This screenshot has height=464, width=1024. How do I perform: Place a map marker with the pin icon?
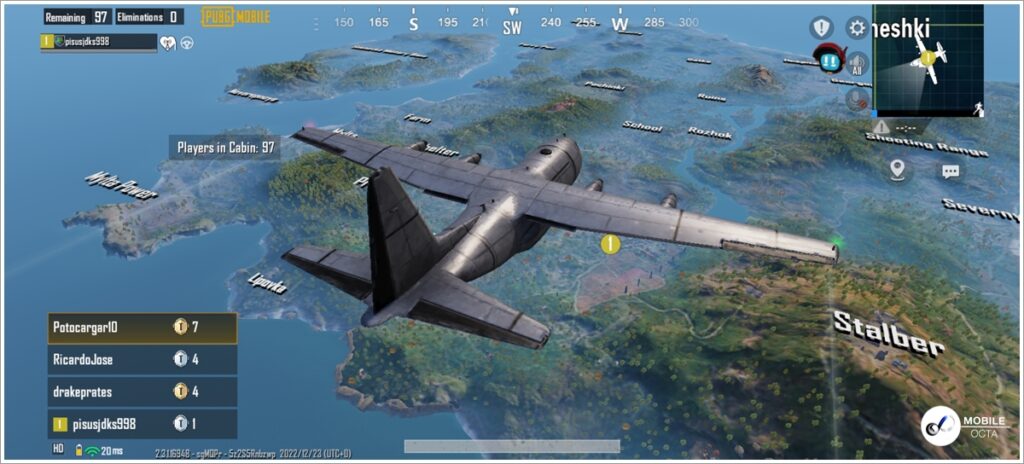(897, 169)
